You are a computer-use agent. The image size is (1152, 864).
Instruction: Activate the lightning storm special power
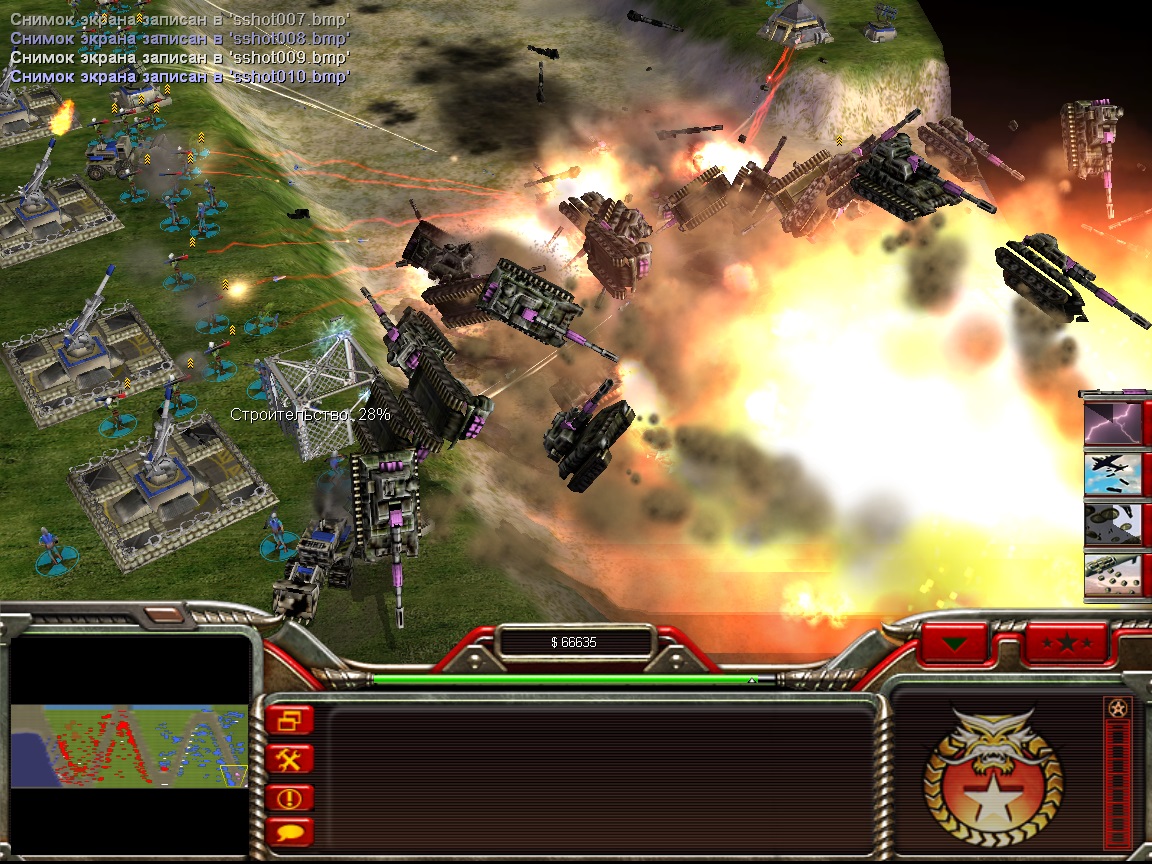pyautogui.click(x=1112, y=421)
